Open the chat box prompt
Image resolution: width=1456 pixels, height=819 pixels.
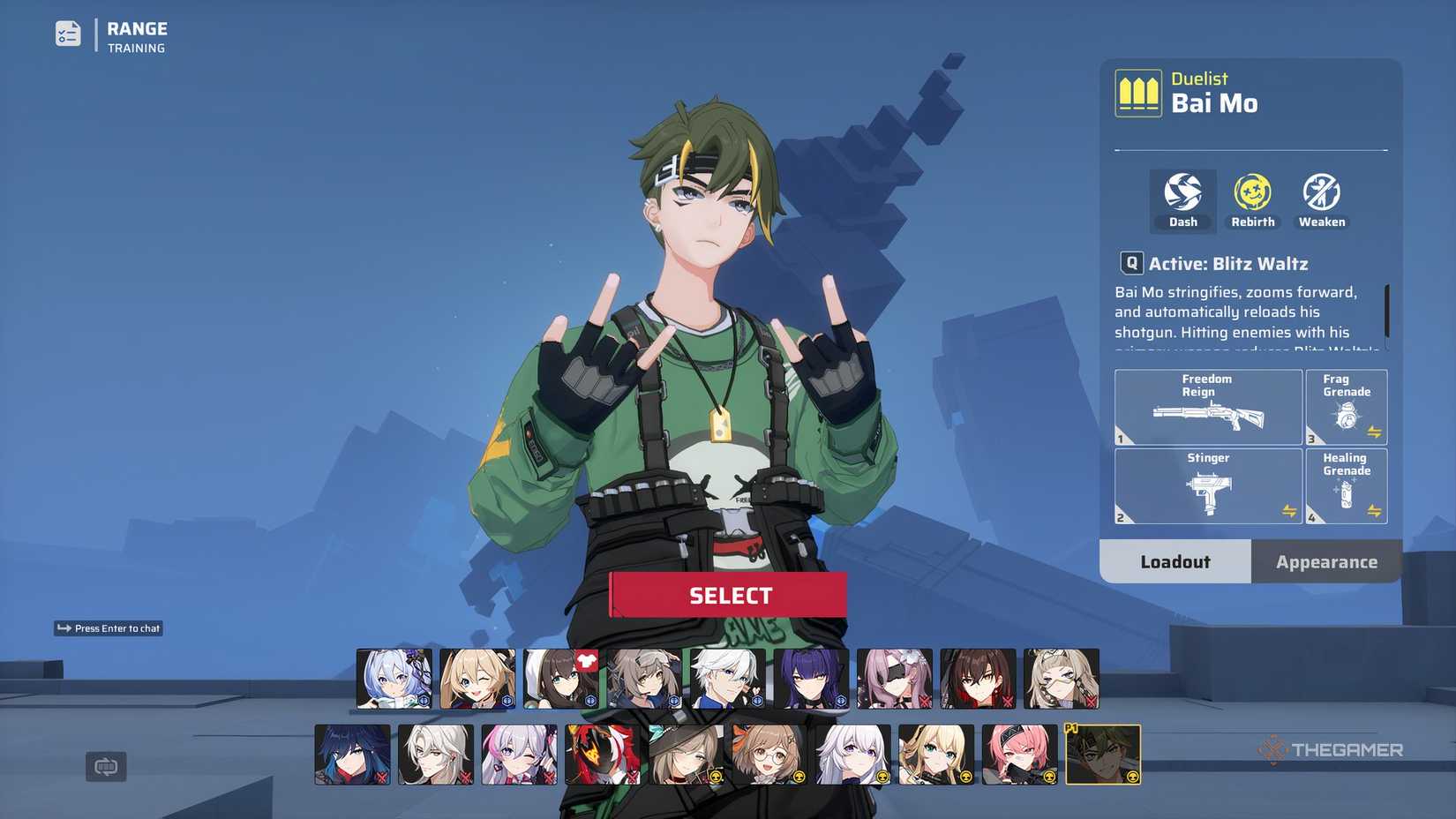click(109, 628)
